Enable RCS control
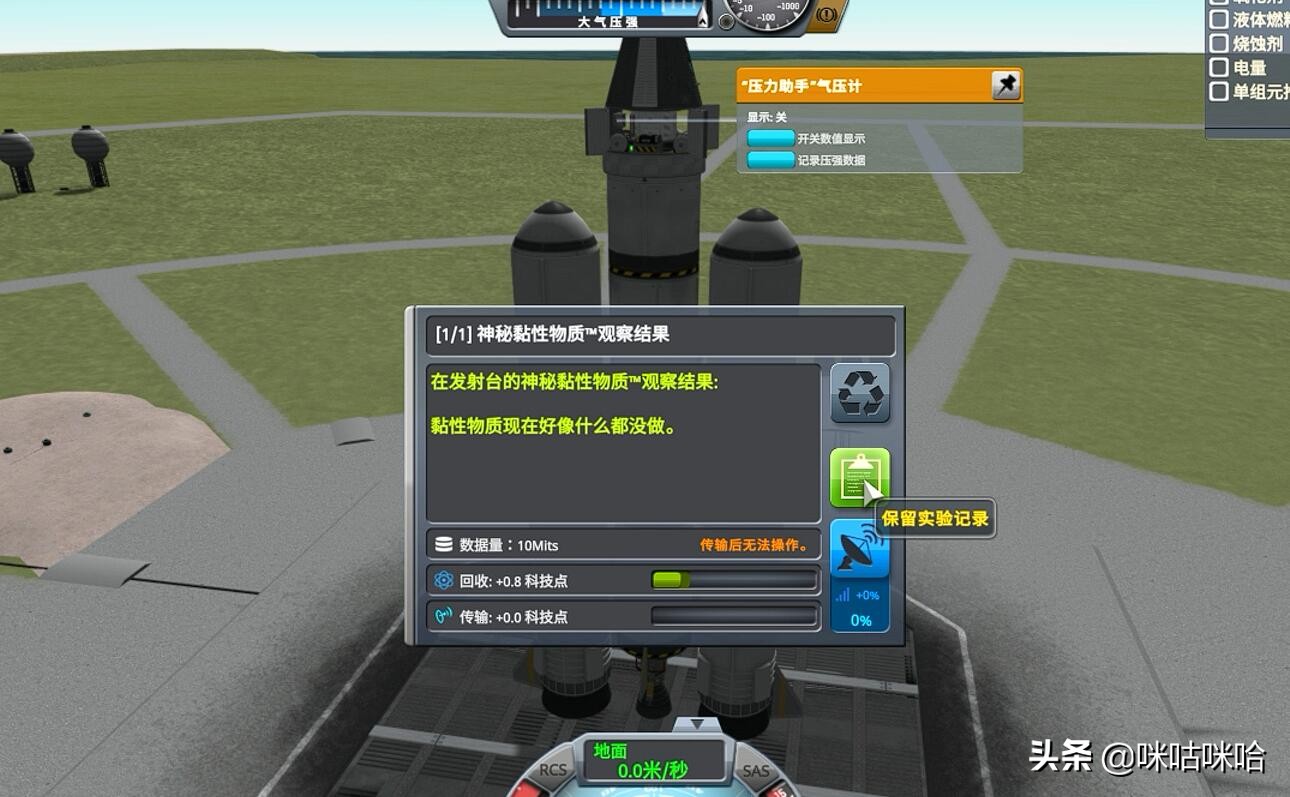This screenshot has height=797, width=1290. click(556, 771)
